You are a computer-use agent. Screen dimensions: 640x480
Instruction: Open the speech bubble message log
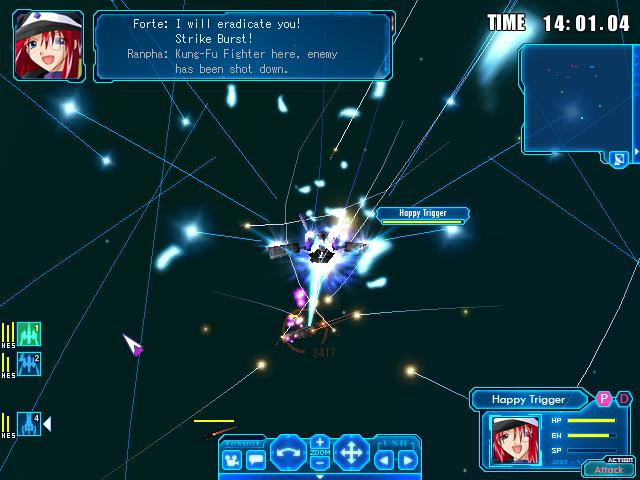255,460
